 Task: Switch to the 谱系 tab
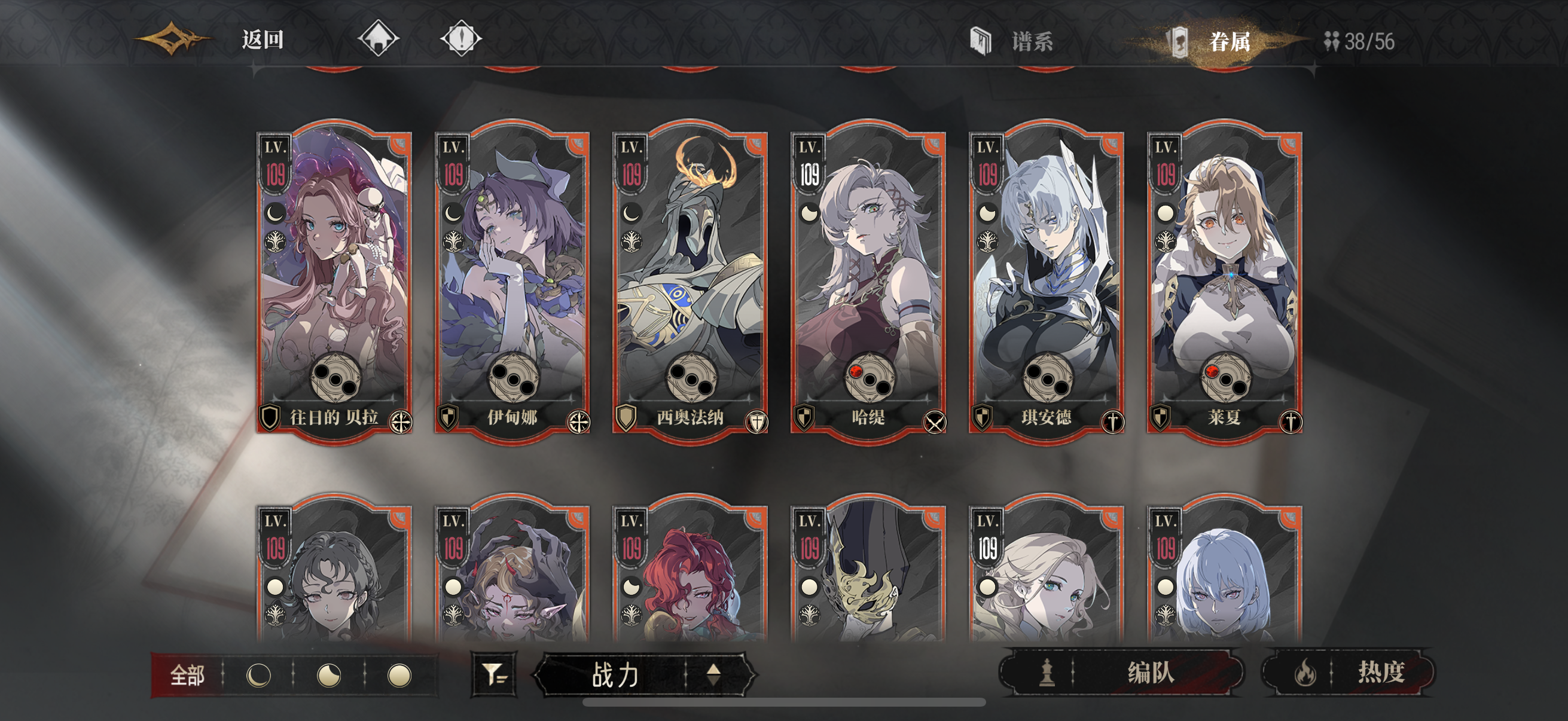pos(1033,41)
